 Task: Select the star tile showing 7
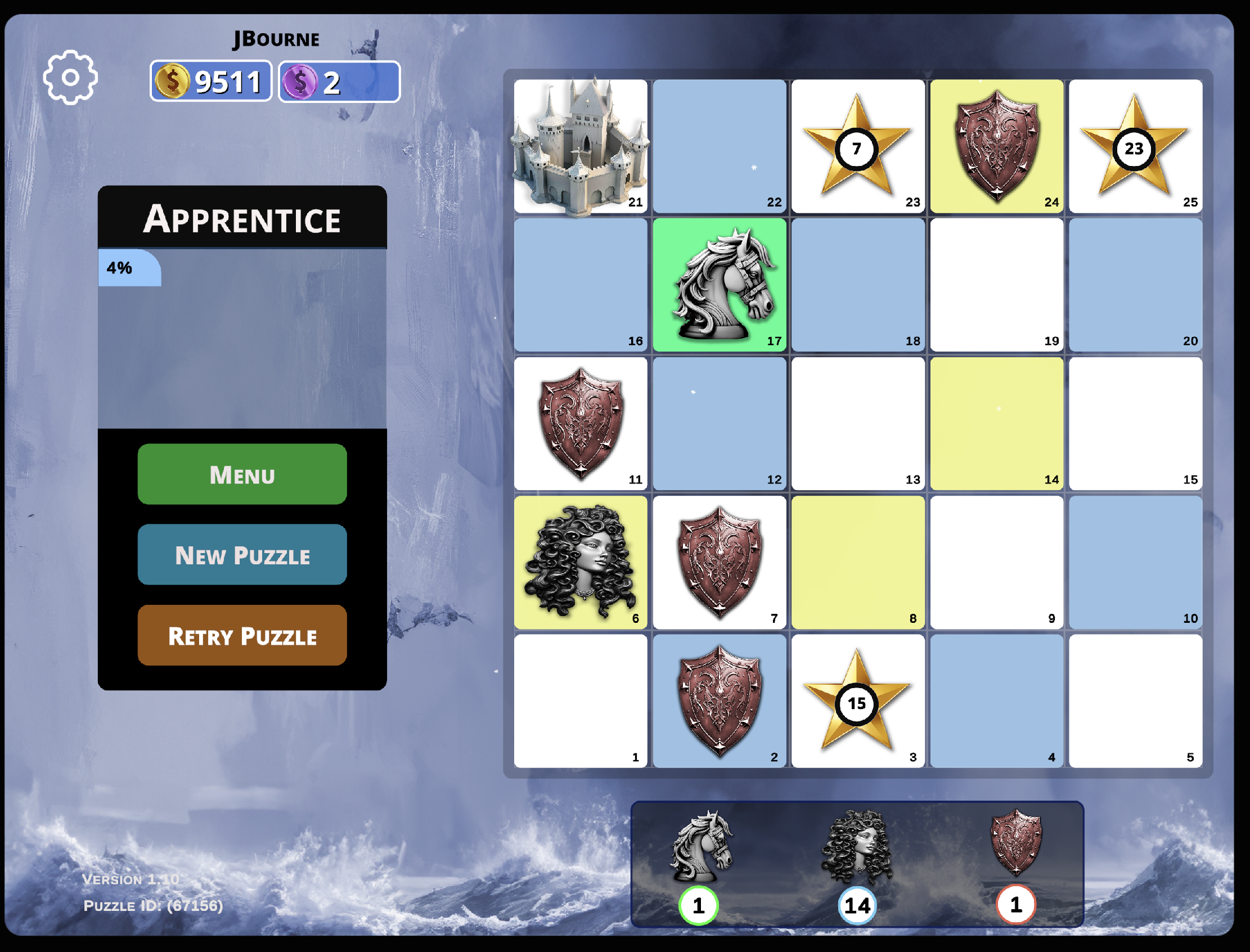click(857, 146)
